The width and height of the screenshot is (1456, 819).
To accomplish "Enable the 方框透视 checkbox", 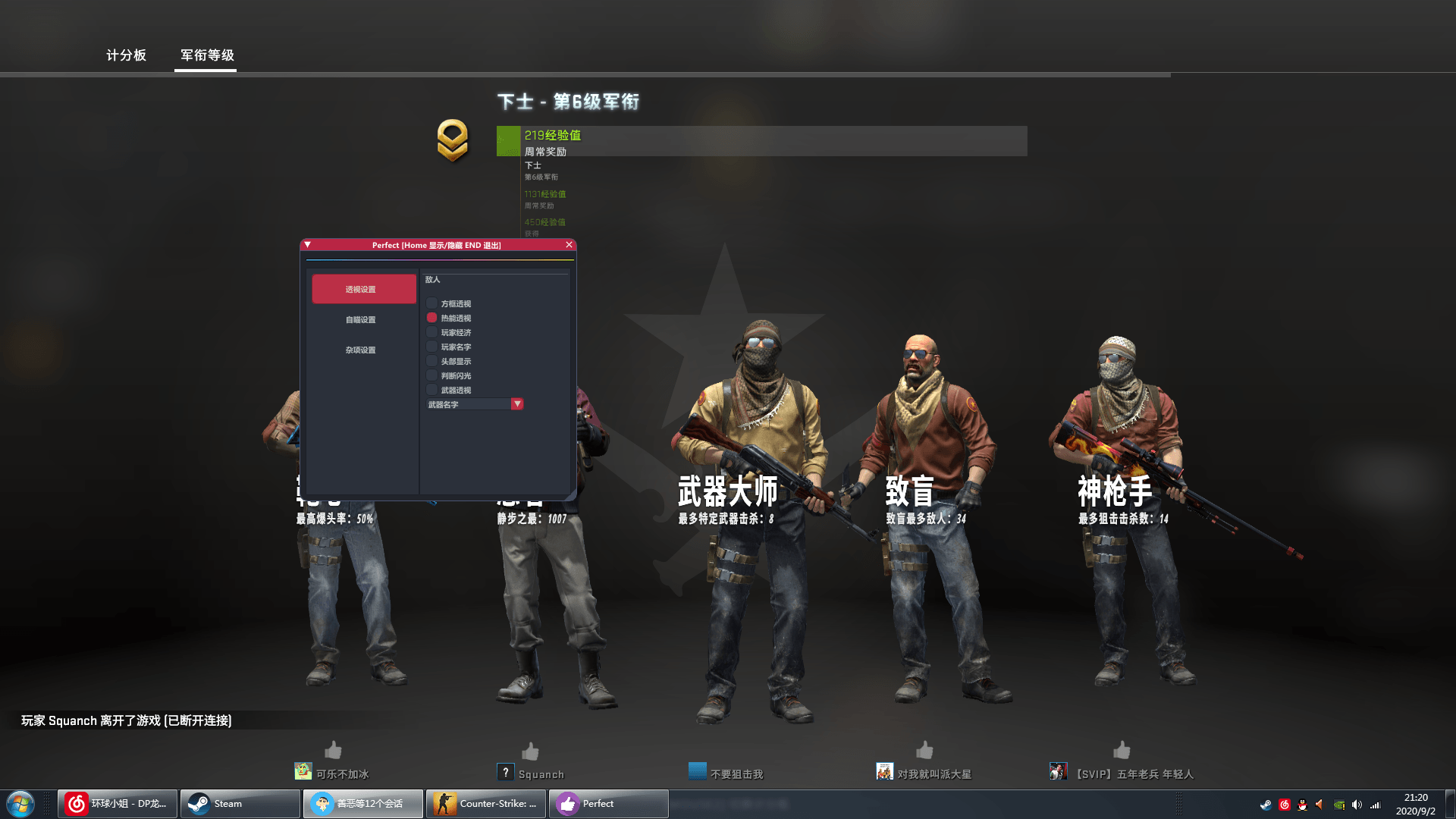I will [431, 303].
